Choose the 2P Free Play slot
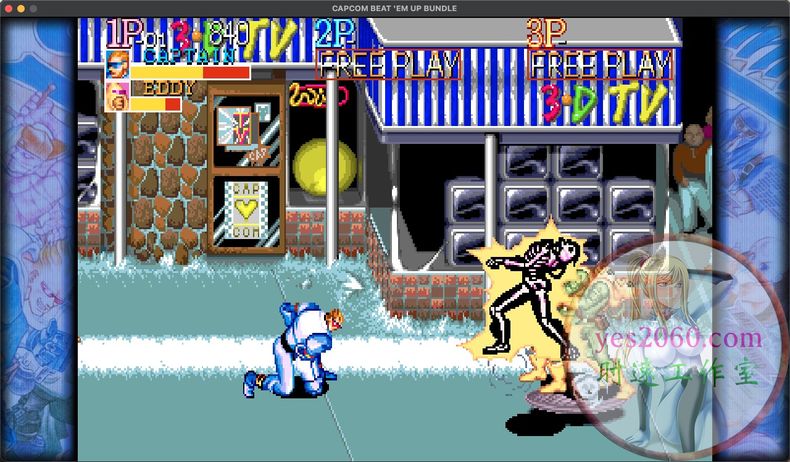The width and height of the screenshot is (790, 462). (x=388, y=66)
